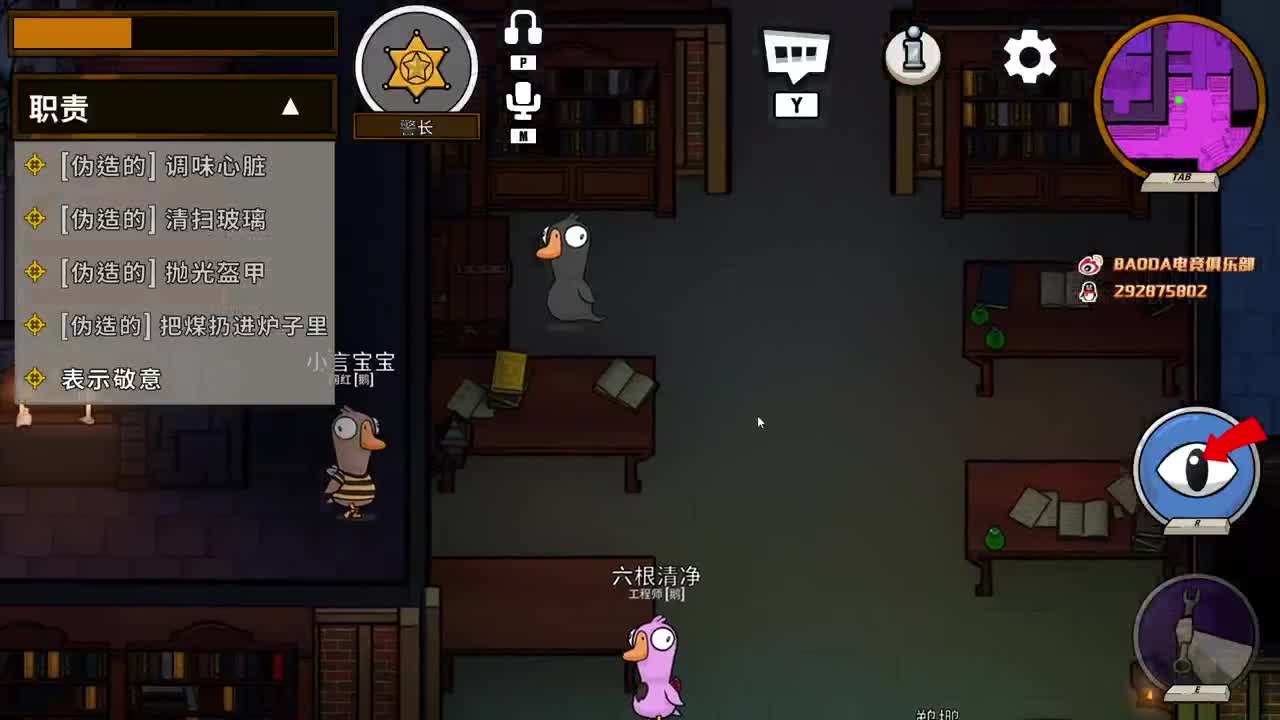Open the settings gear
Viewport: 1280px width, 720px height.
pyautogui.click(x=1029, y=57)
